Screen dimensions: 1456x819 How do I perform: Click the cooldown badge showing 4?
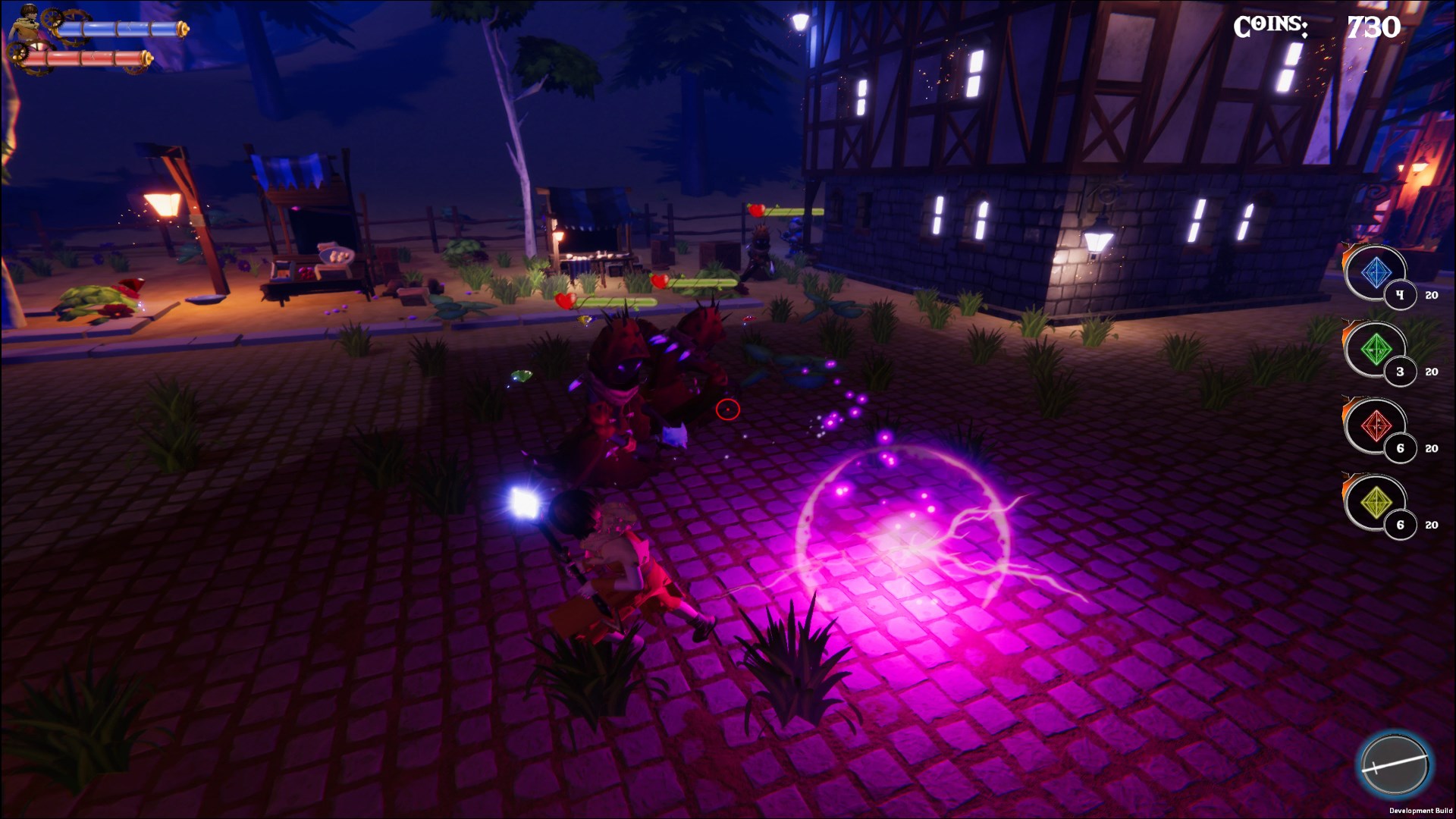tap(1401, 297)
